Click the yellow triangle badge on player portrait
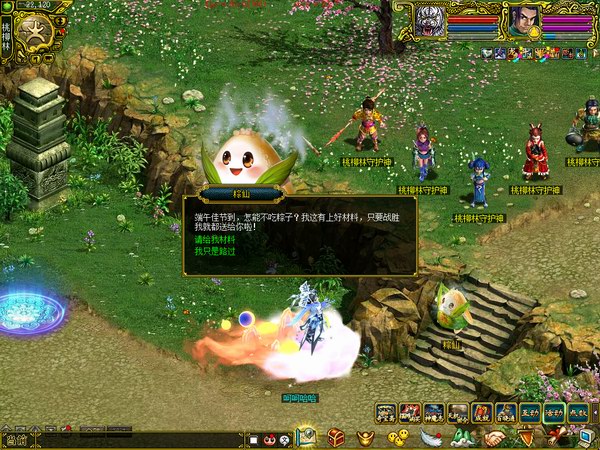The image size is (600, 450). [x=535, y=32]
